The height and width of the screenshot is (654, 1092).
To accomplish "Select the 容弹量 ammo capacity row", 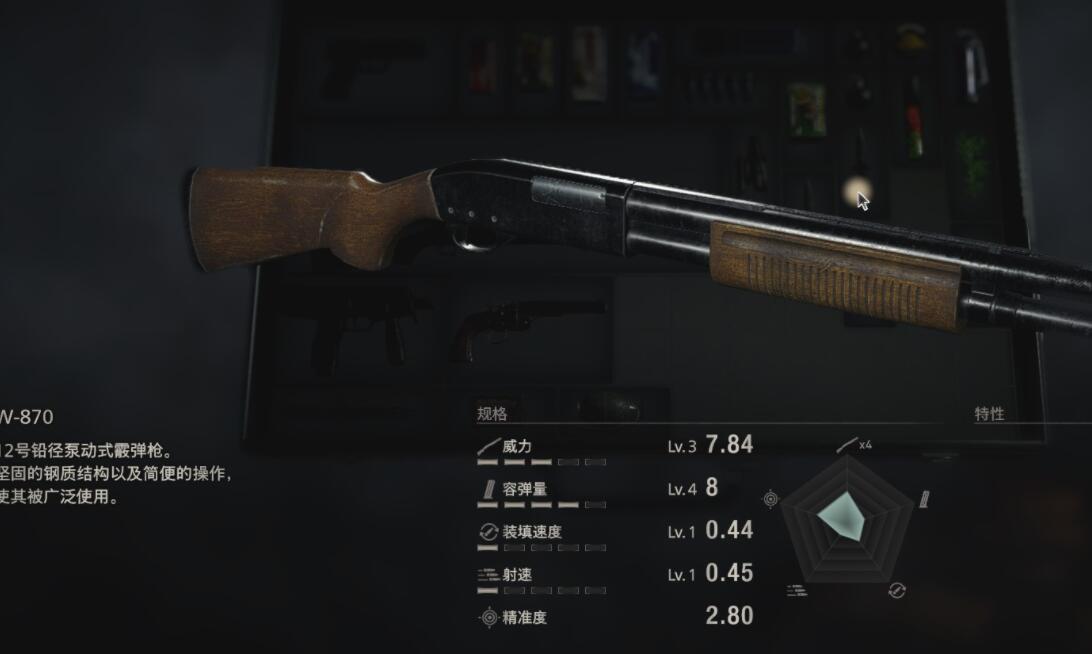I will click(x=524, y=489).
